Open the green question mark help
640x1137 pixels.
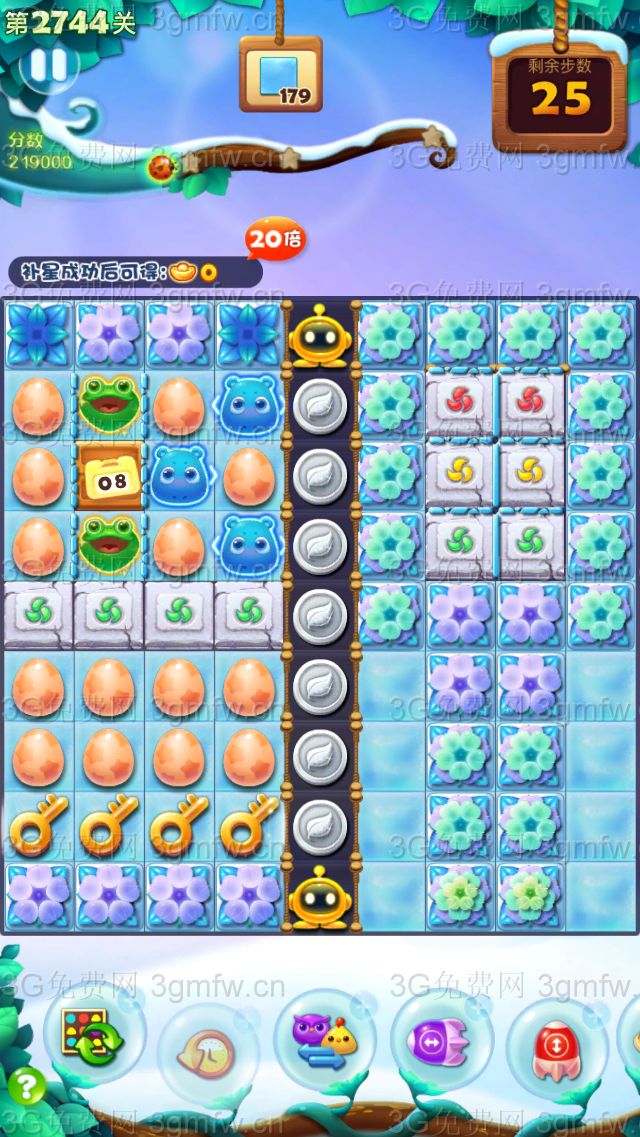click(x=26, y=1087)
